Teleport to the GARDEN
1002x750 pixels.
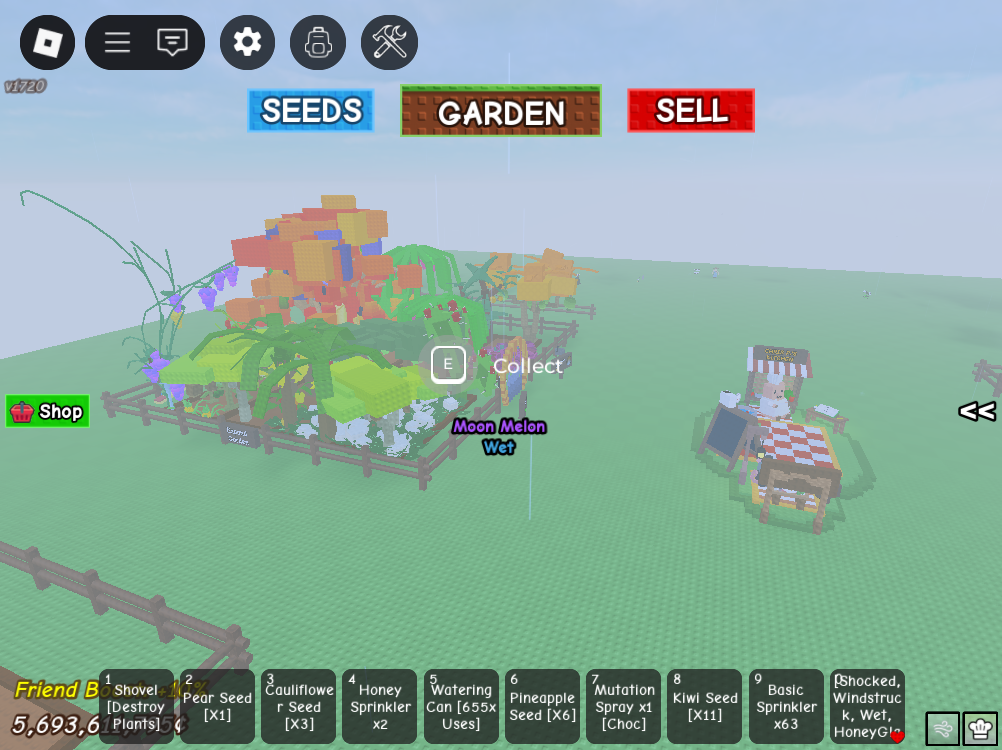(500, 111)
